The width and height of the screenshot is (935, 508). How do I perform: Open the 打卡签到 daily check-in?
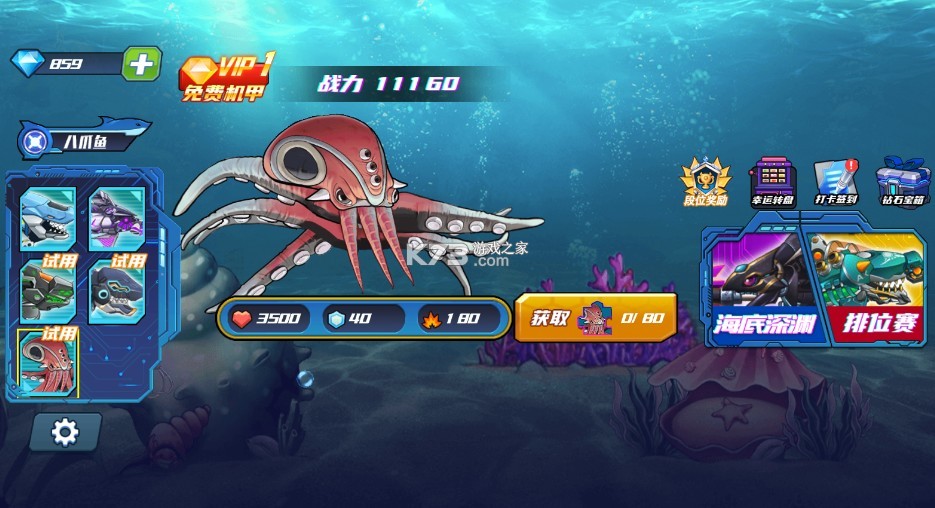tap(836, 183)
